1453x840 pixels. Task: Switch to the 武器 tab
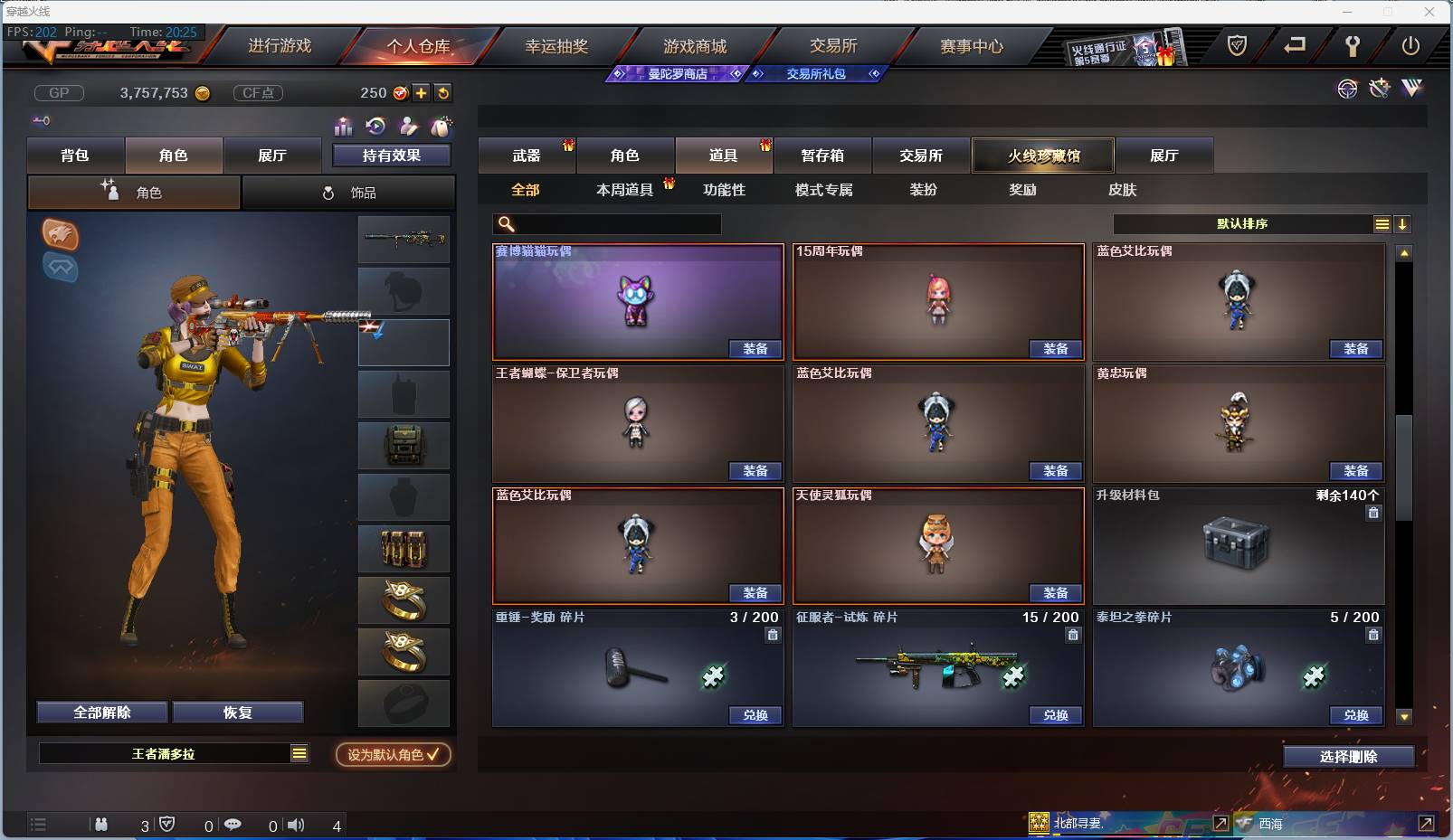[x=527, y=156]
